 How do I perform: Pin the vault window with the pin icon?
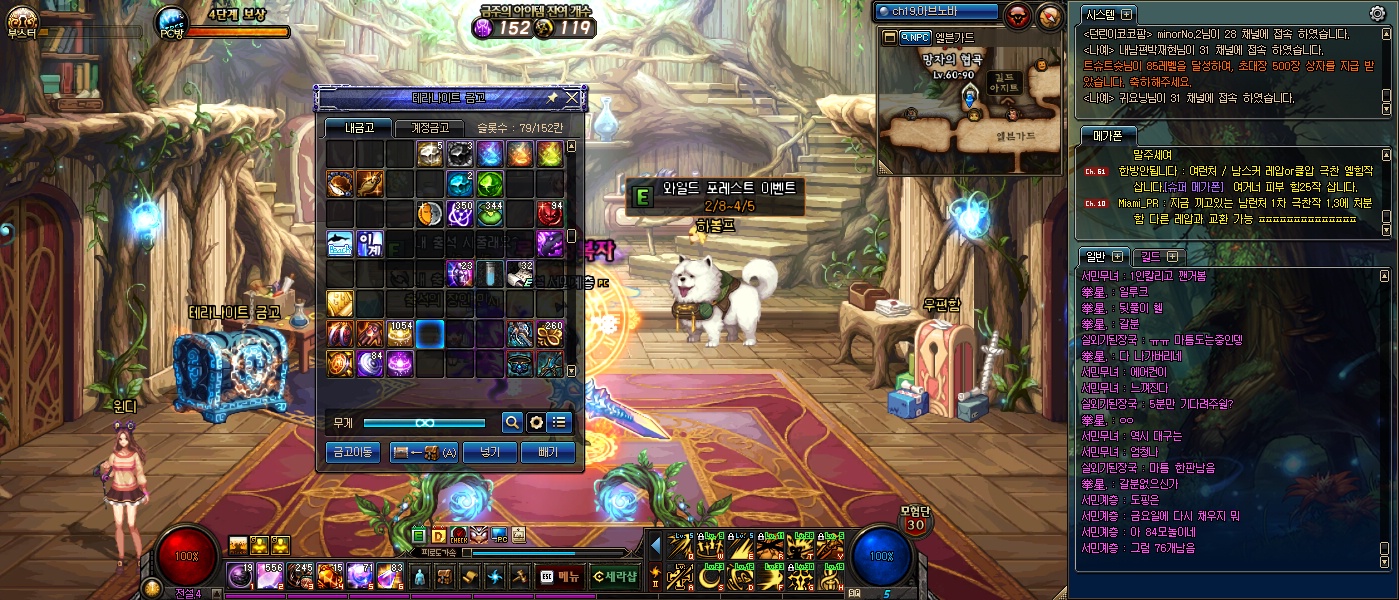552,98
